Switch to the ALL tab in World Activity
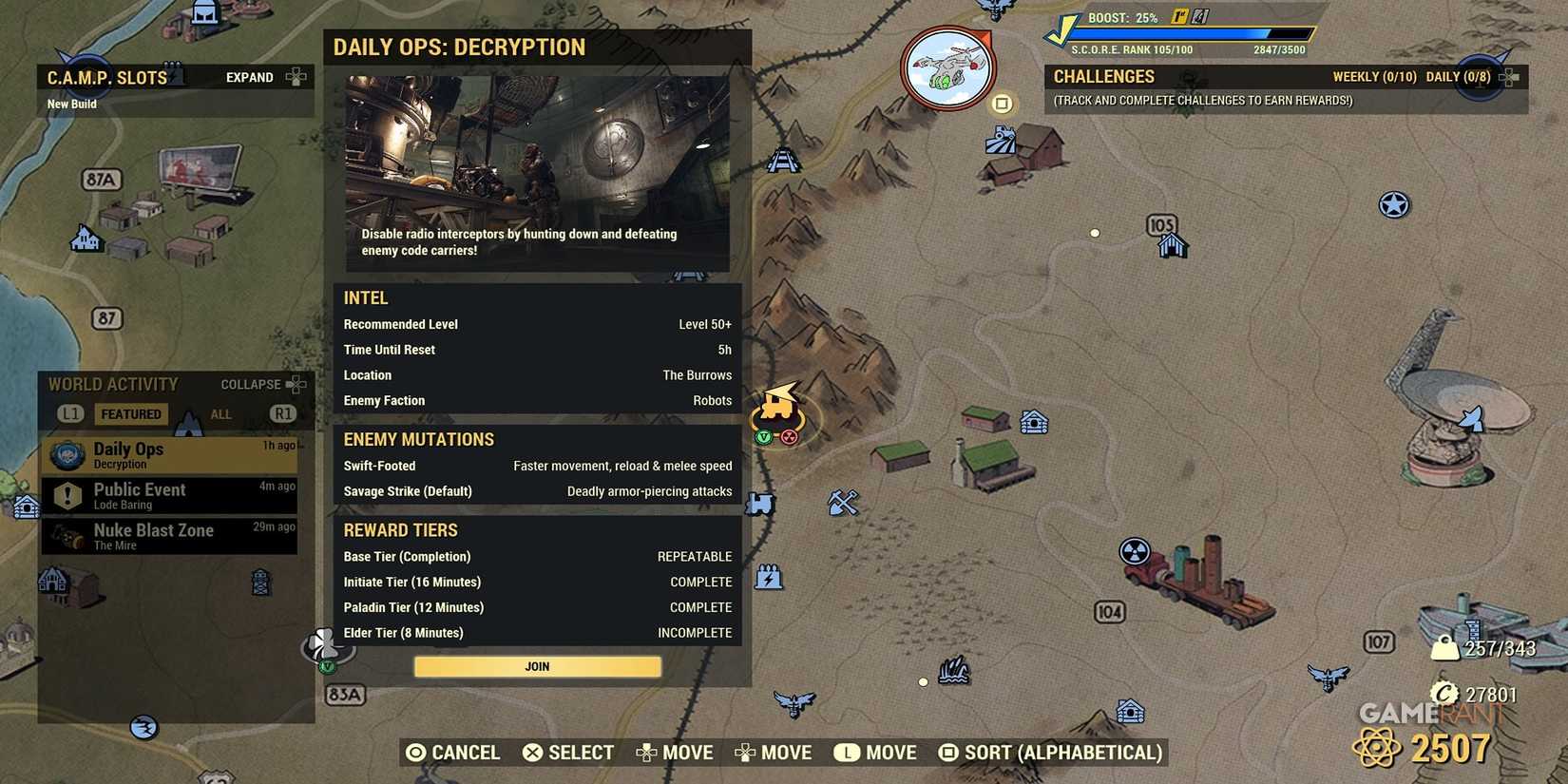This screenshot has height=784, width=1568. pos(220,413)
